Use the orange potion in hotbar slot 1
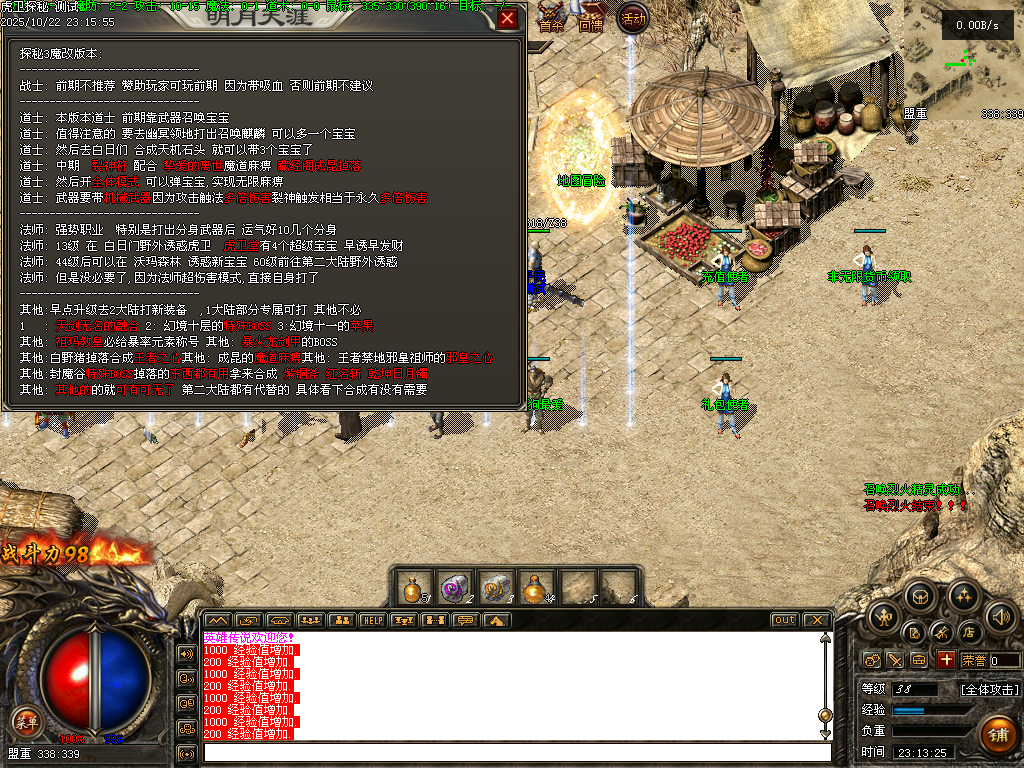This screenshot has width=1024, height=768. (412, 587)
